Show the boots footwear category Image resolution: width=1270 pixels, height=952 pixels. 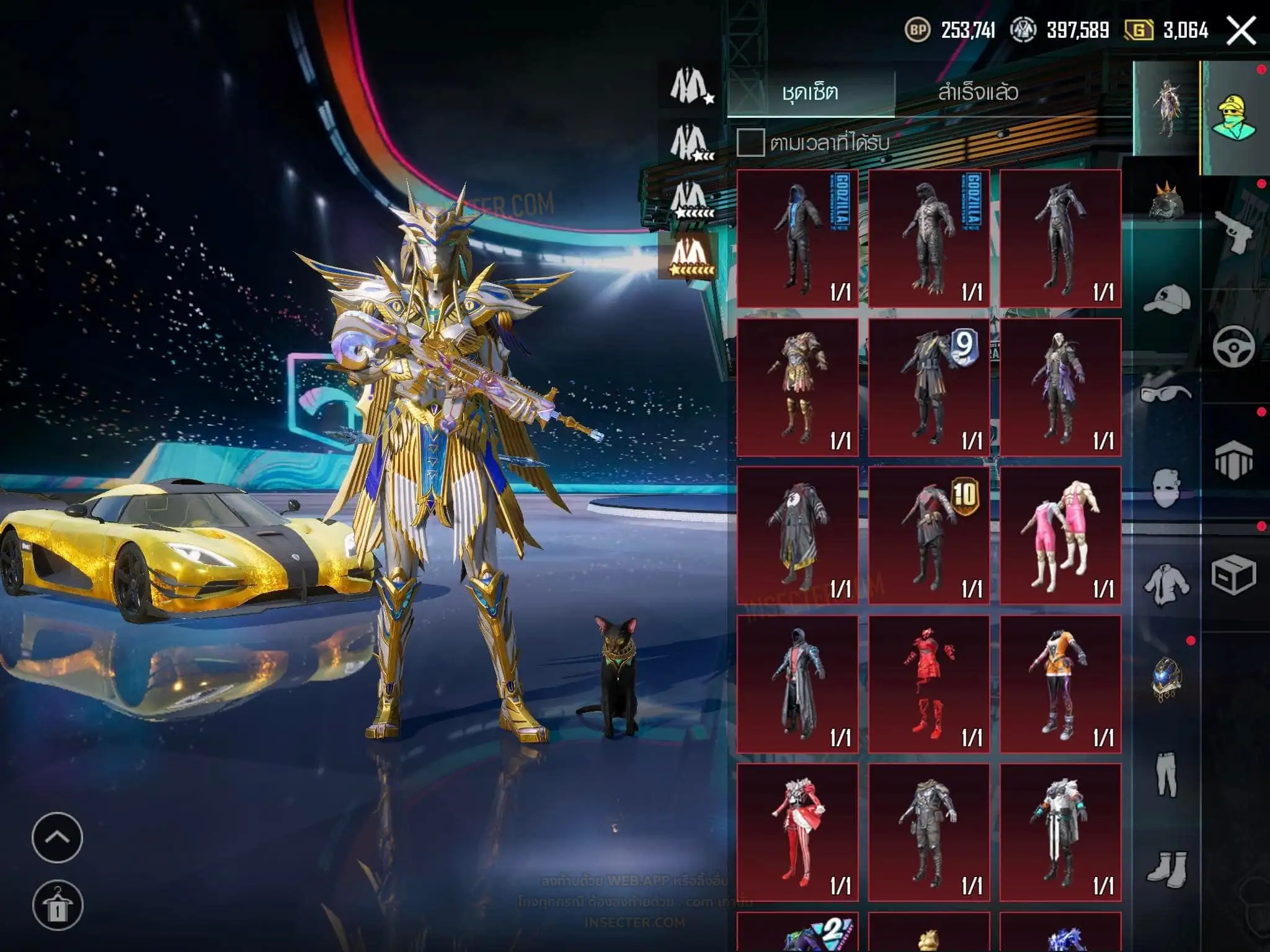pos(1166,866)
